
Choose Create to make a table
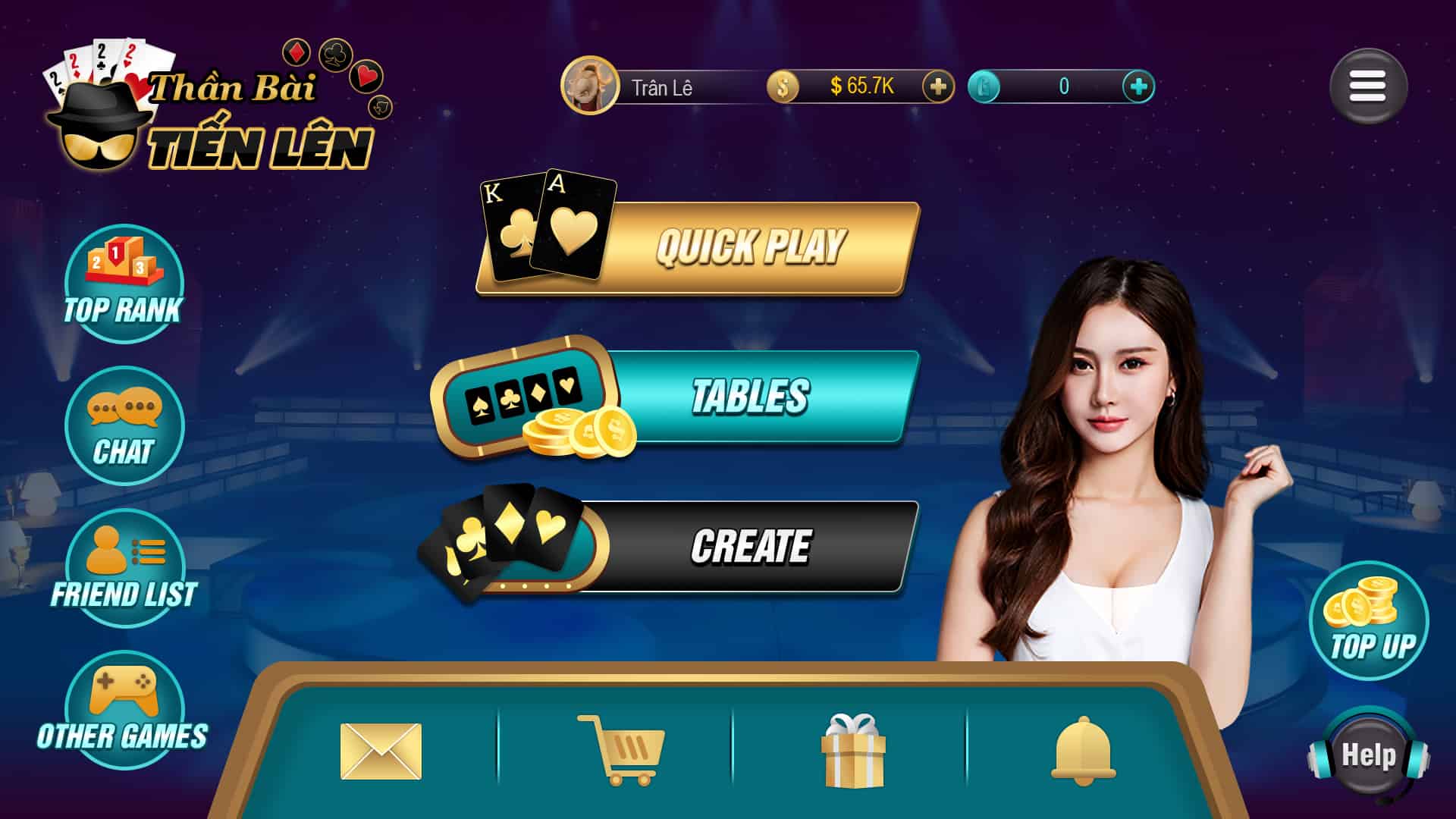tap(749, 546)
